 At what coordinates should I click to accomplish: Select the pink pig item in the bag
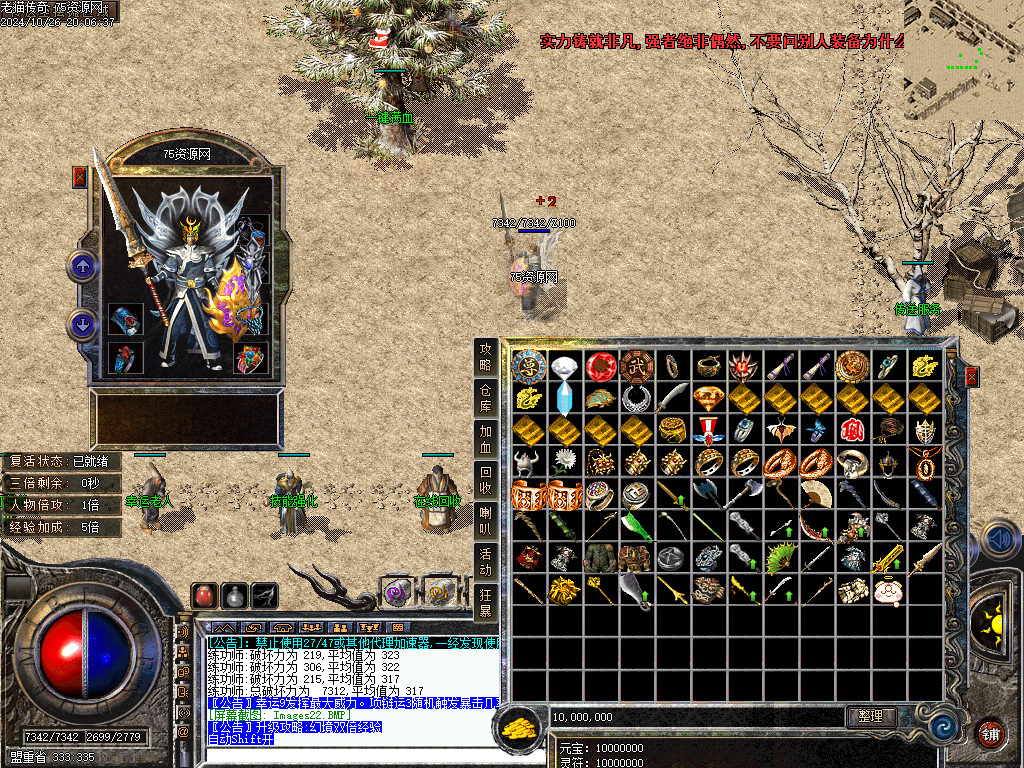point(888,591)
